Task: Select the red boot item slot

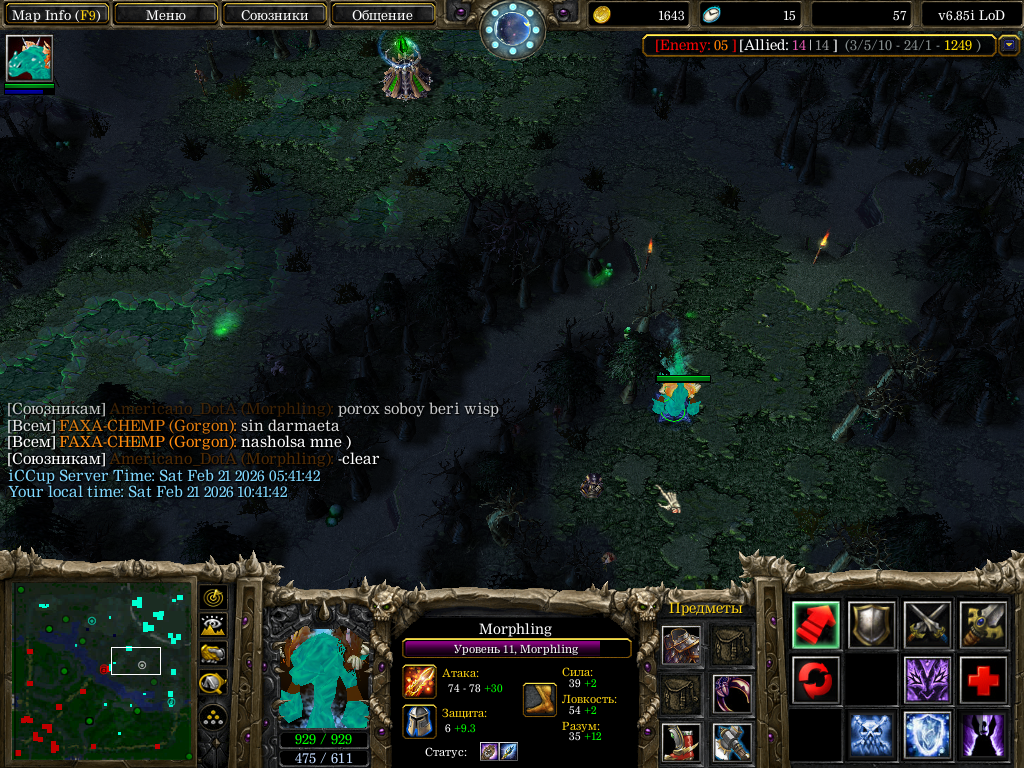Action: 681,741
